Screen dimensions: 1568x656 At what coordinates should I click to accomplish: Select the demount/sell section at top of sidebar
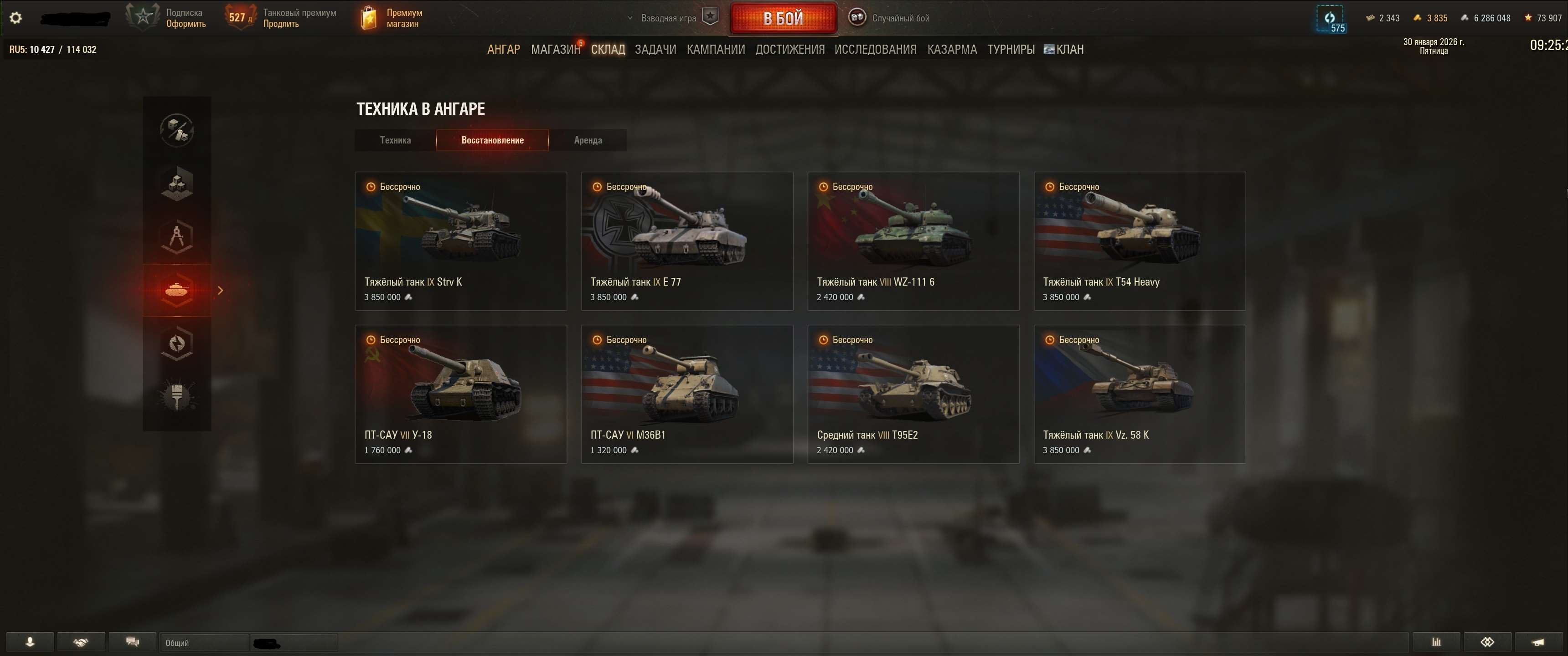(176, 130)
